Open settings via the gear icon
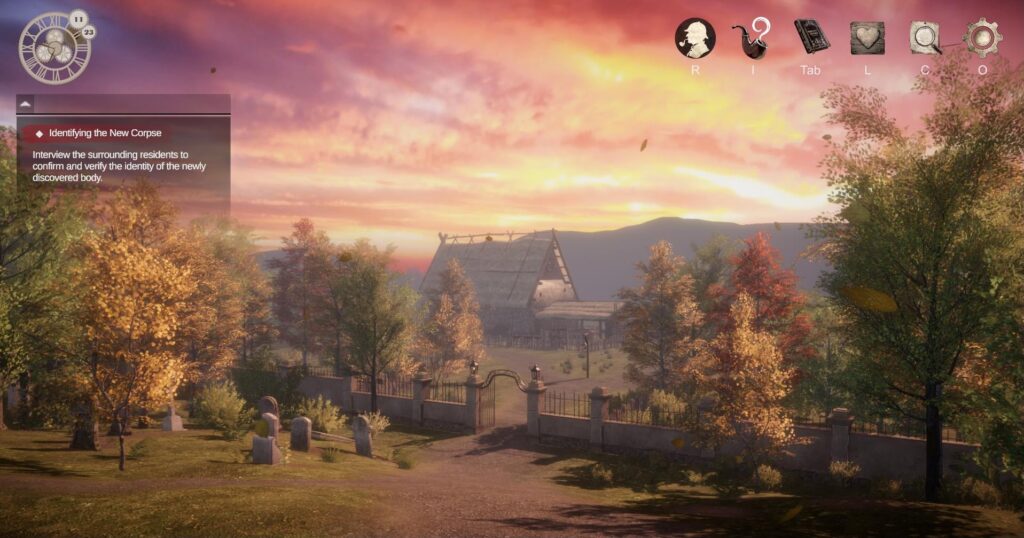Image resolution: width=1024 pixels, height=538 pixels. tap(983, 38)
